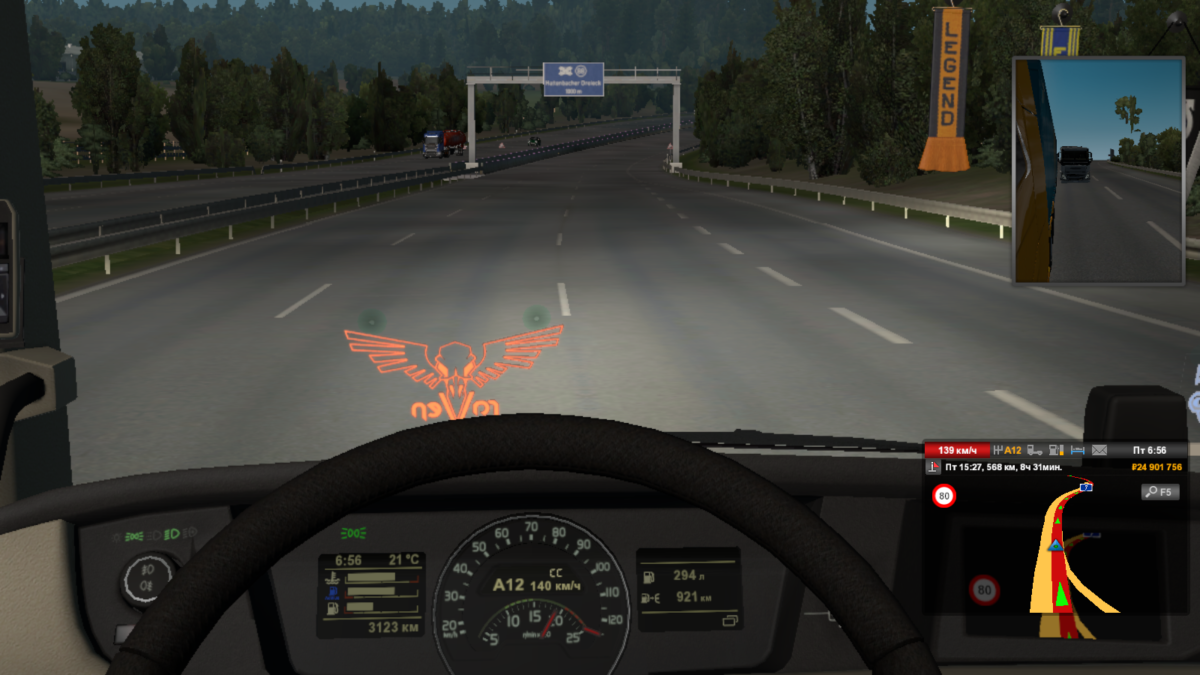Click the bed rest indicator icon
Image resolution: width=1200 pixels, height=675 pixels.
click(x=1078, y=451)
